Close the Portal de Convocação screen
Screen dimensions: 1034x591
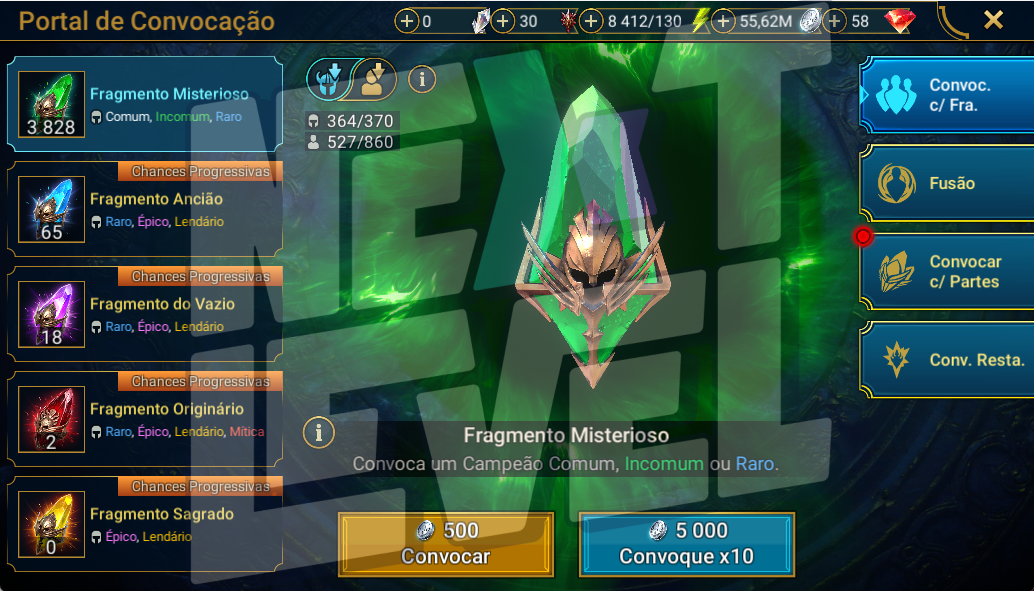[x=993, y=20]
